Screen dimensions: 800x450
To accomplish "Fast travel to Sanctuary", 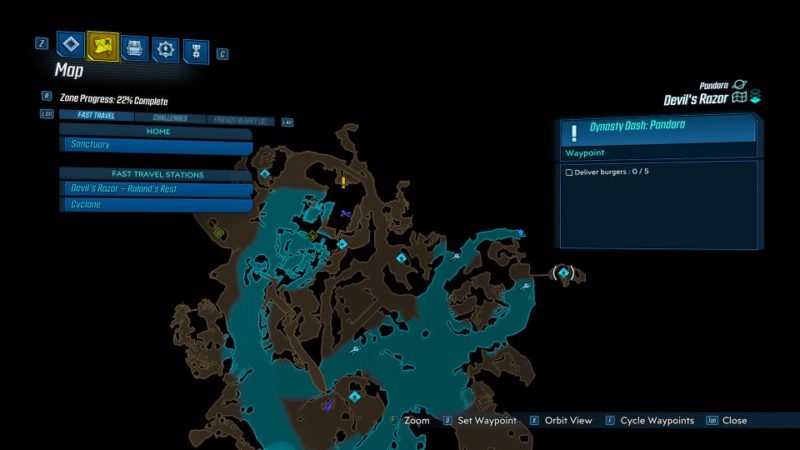I will 156,145.
